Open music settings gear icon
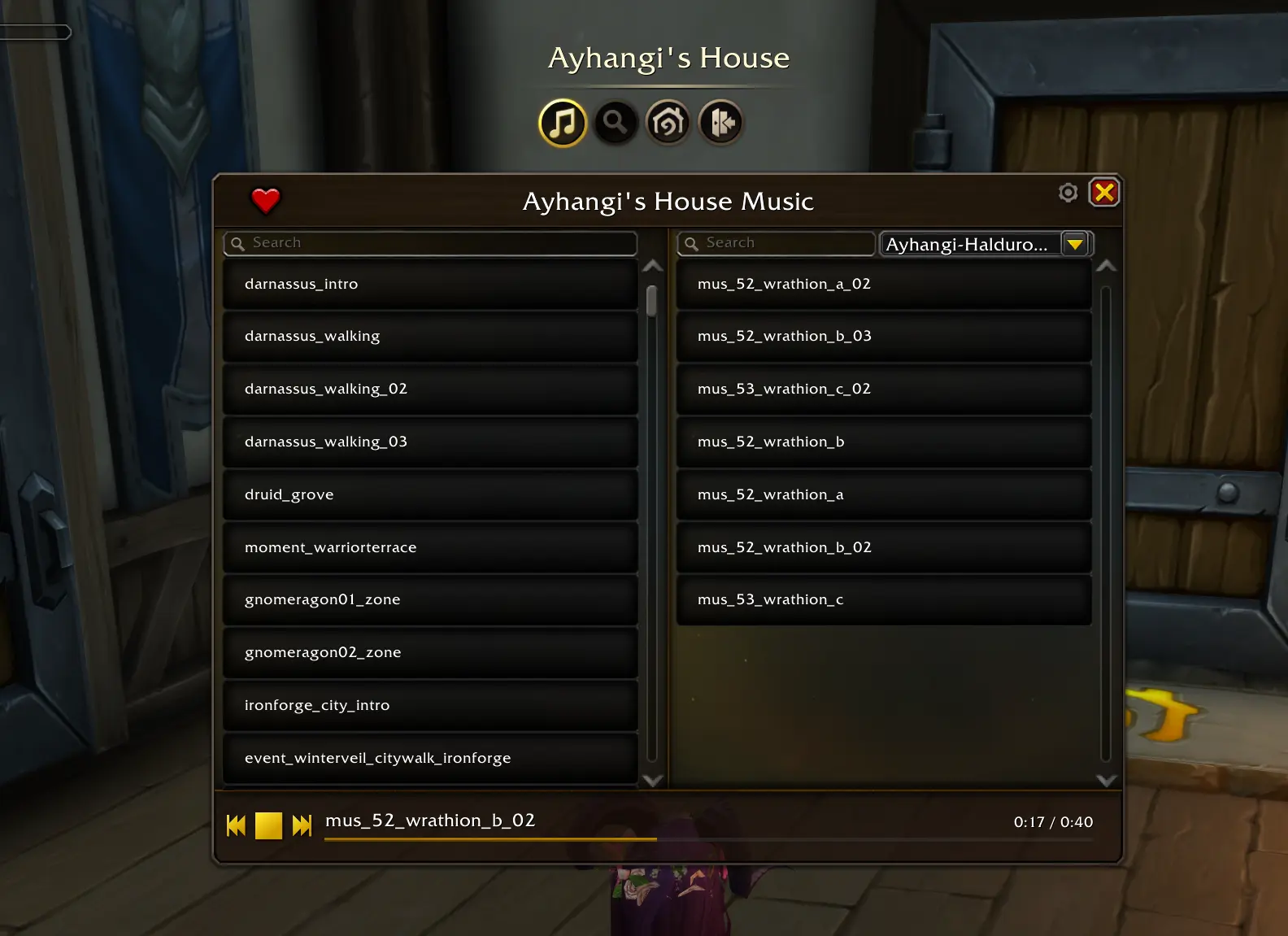 [1068, 193]
